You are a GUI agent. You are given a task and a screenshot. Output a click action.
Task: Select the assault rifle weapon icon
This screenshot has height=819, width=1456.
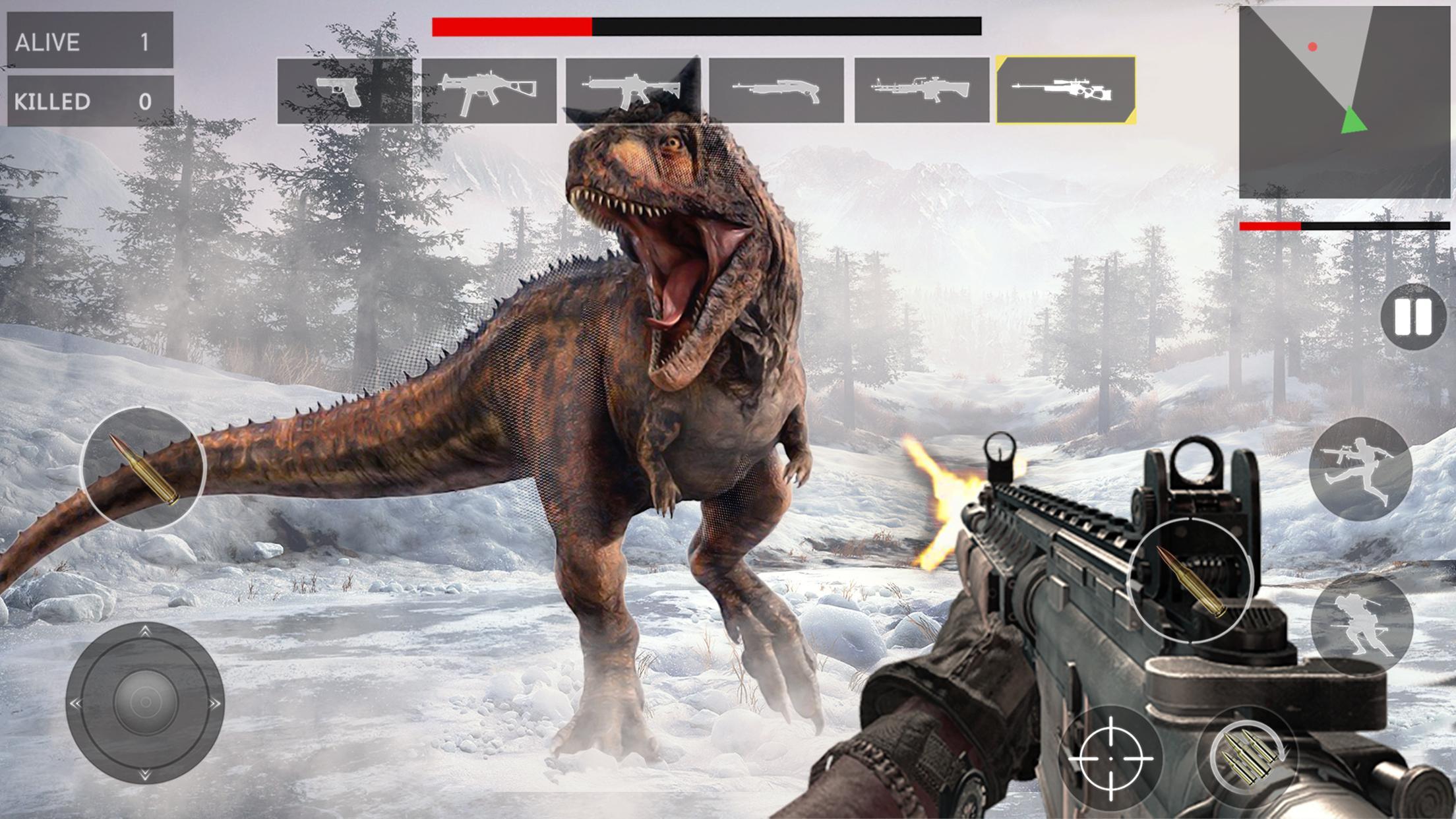(633, 92)
